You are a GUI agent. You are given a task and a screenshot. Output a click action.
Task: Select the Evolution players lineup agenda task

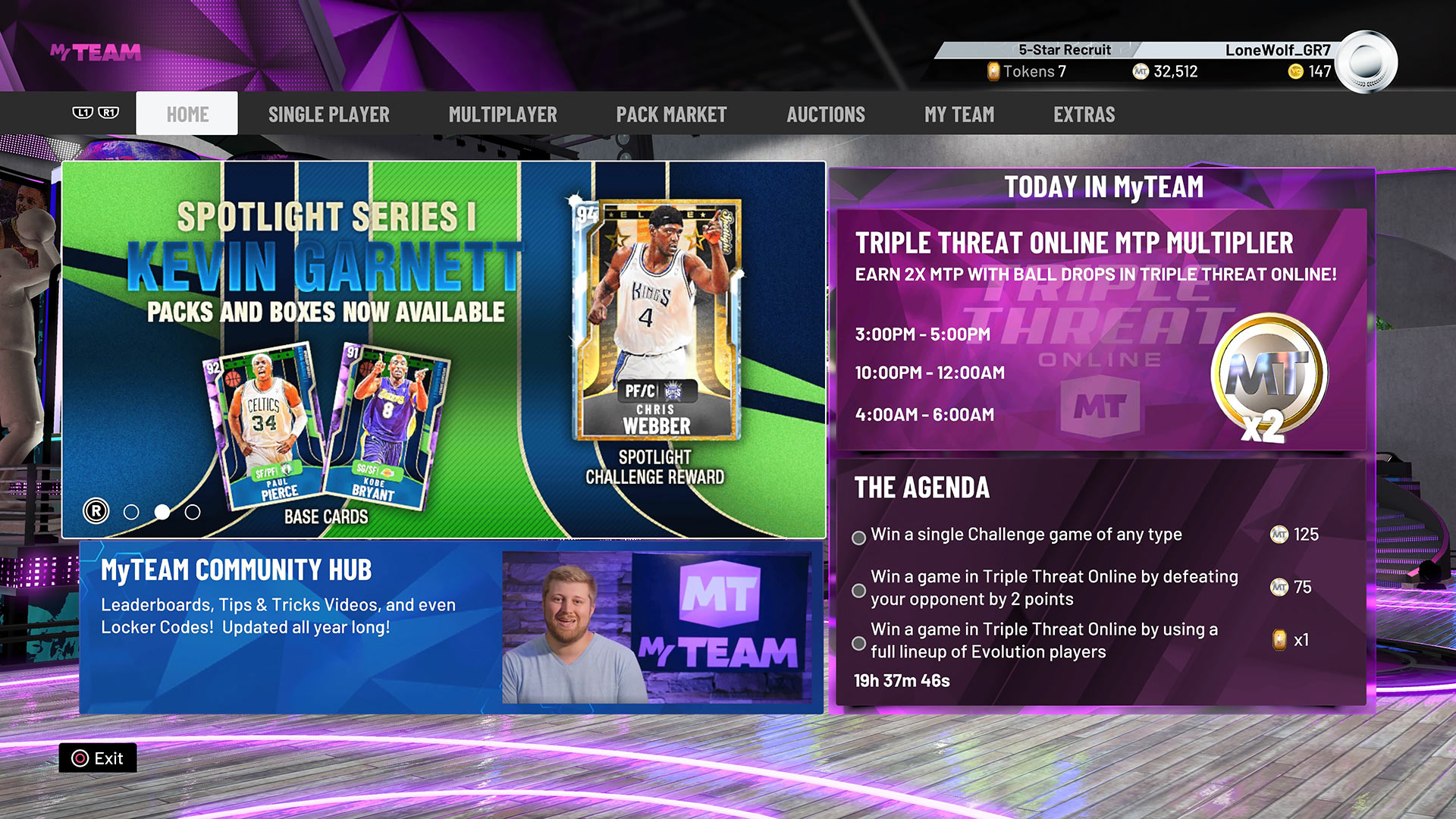tap(858, 641)
